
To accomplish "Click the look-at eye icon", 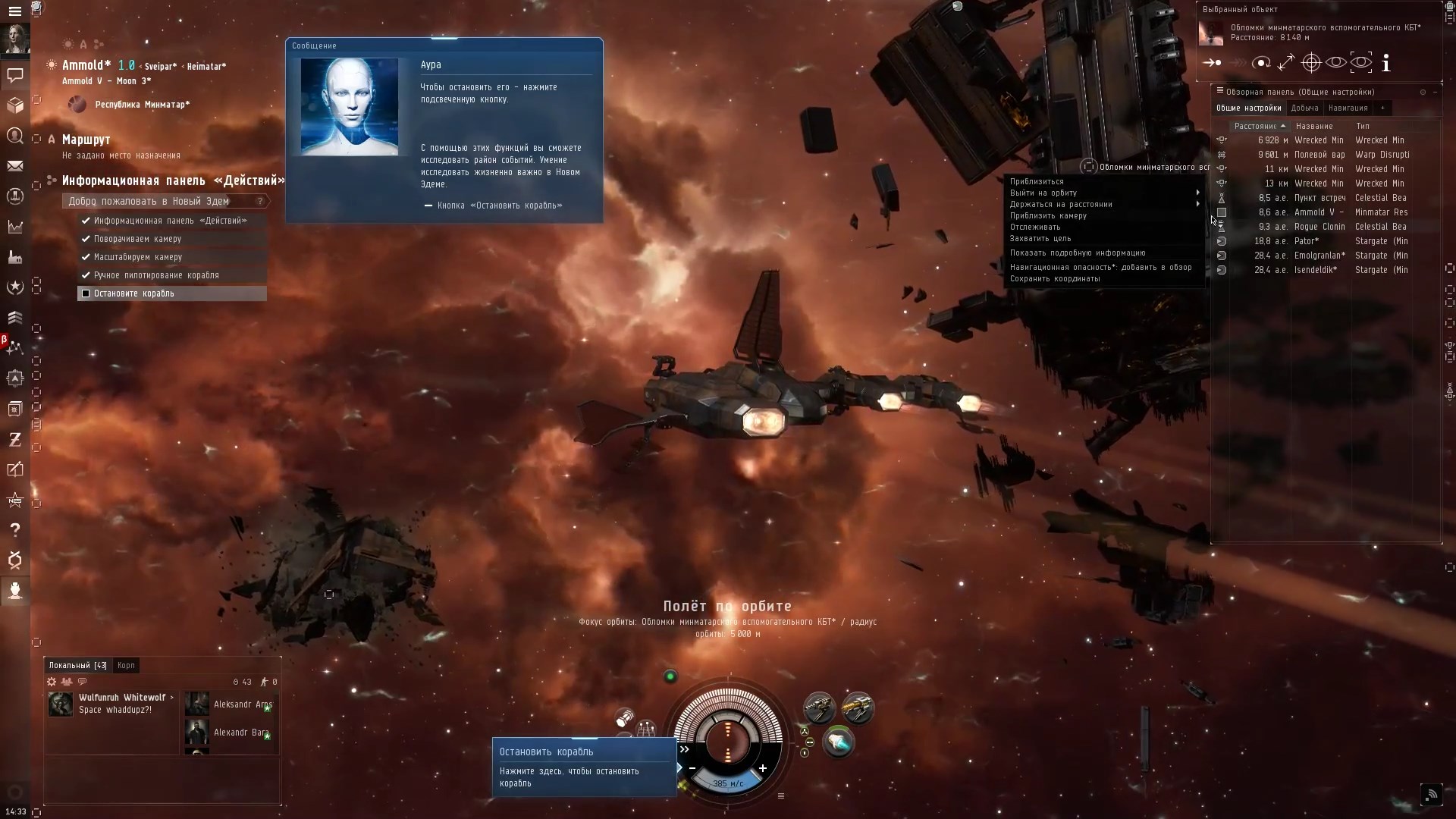I will pos(1336,63).
